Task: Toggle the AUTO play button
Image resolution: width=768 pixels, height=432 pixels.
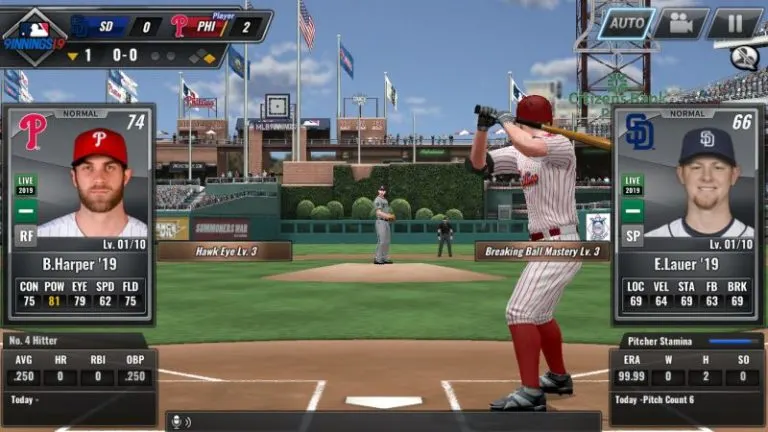Action: 626,23
